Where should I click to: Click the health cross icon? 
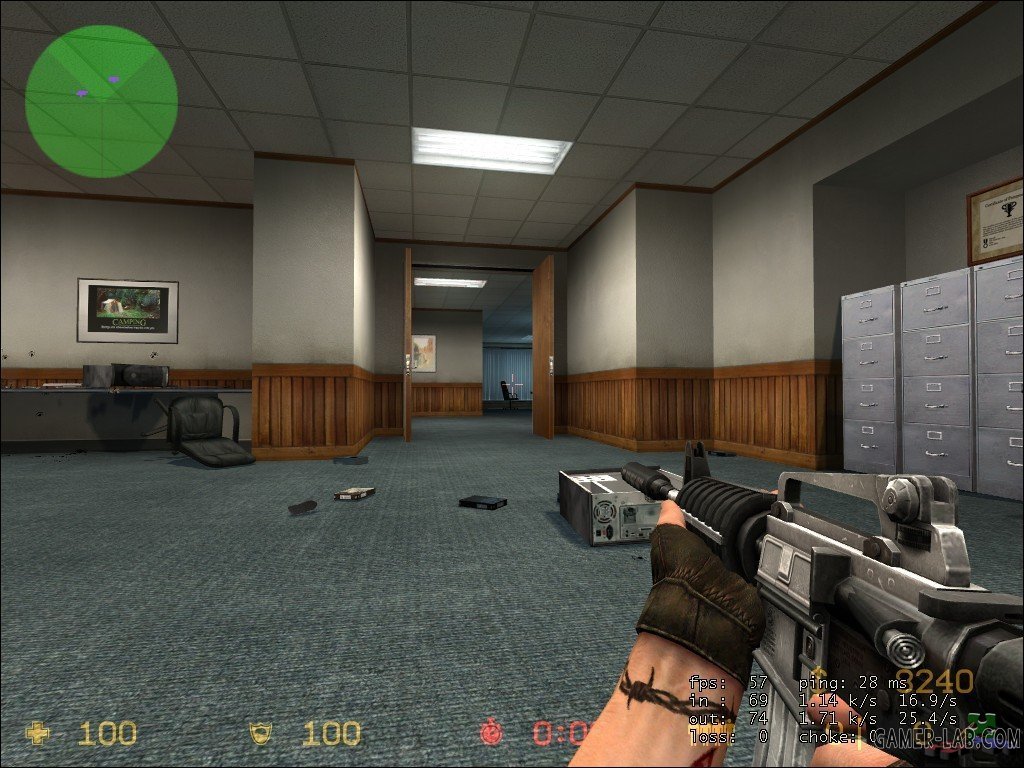(x=38, y=733)
